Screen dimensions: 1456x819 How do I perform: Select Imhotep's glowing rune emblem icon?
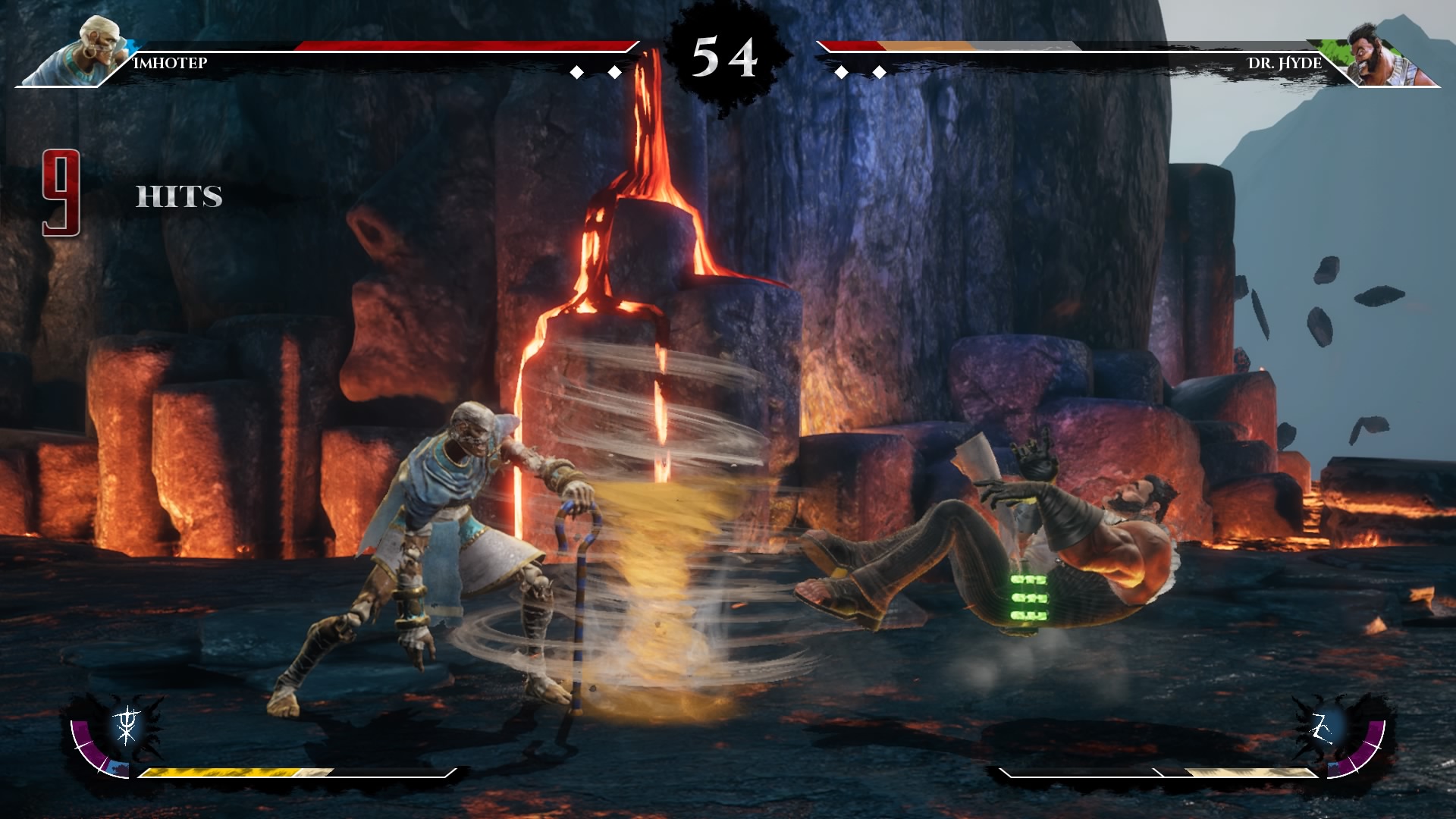(x=127, y=725)
